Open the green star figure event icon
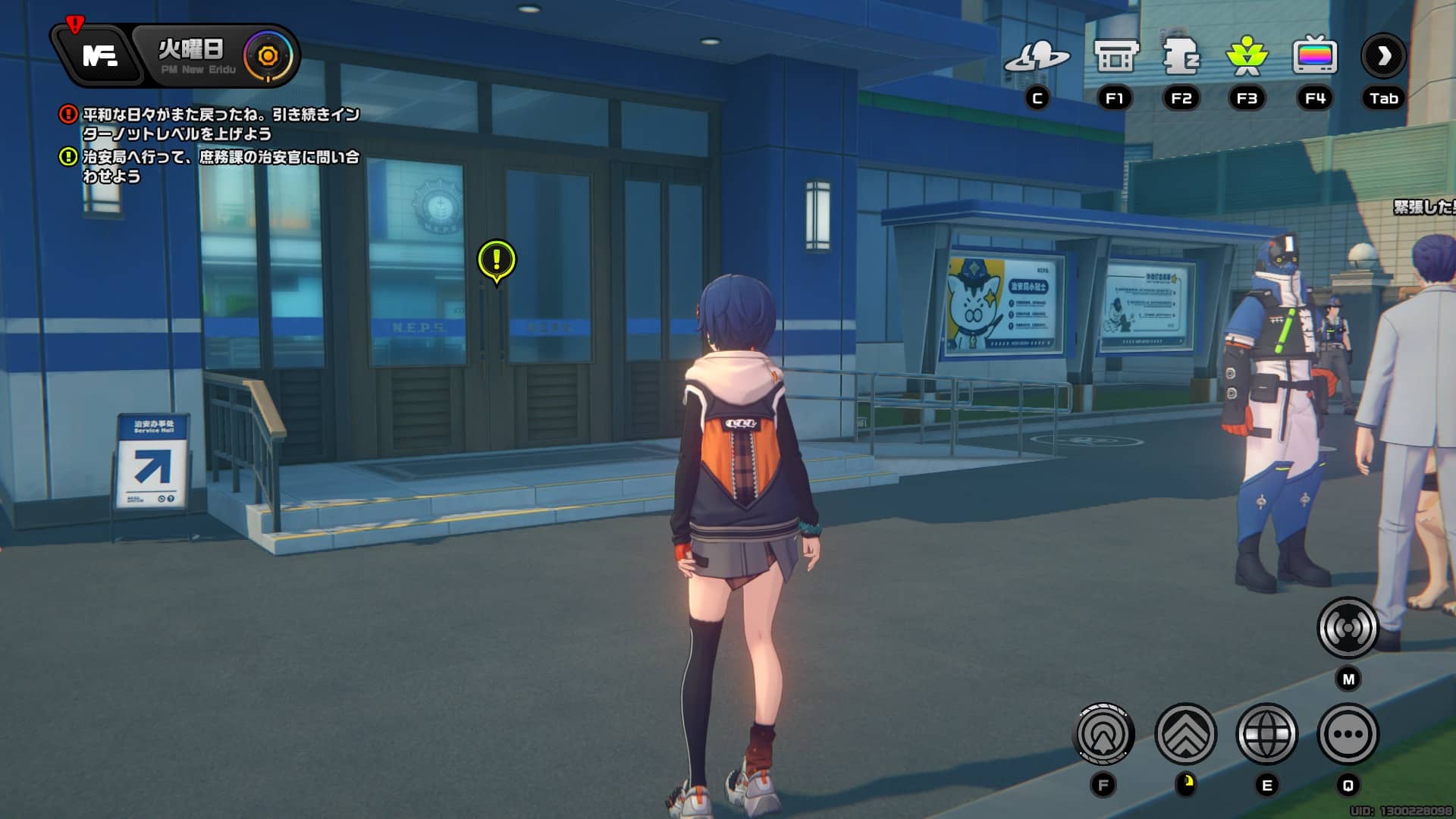This screenshot has width=1456, height=819. pyautogui.click(x=1247, y=57)
